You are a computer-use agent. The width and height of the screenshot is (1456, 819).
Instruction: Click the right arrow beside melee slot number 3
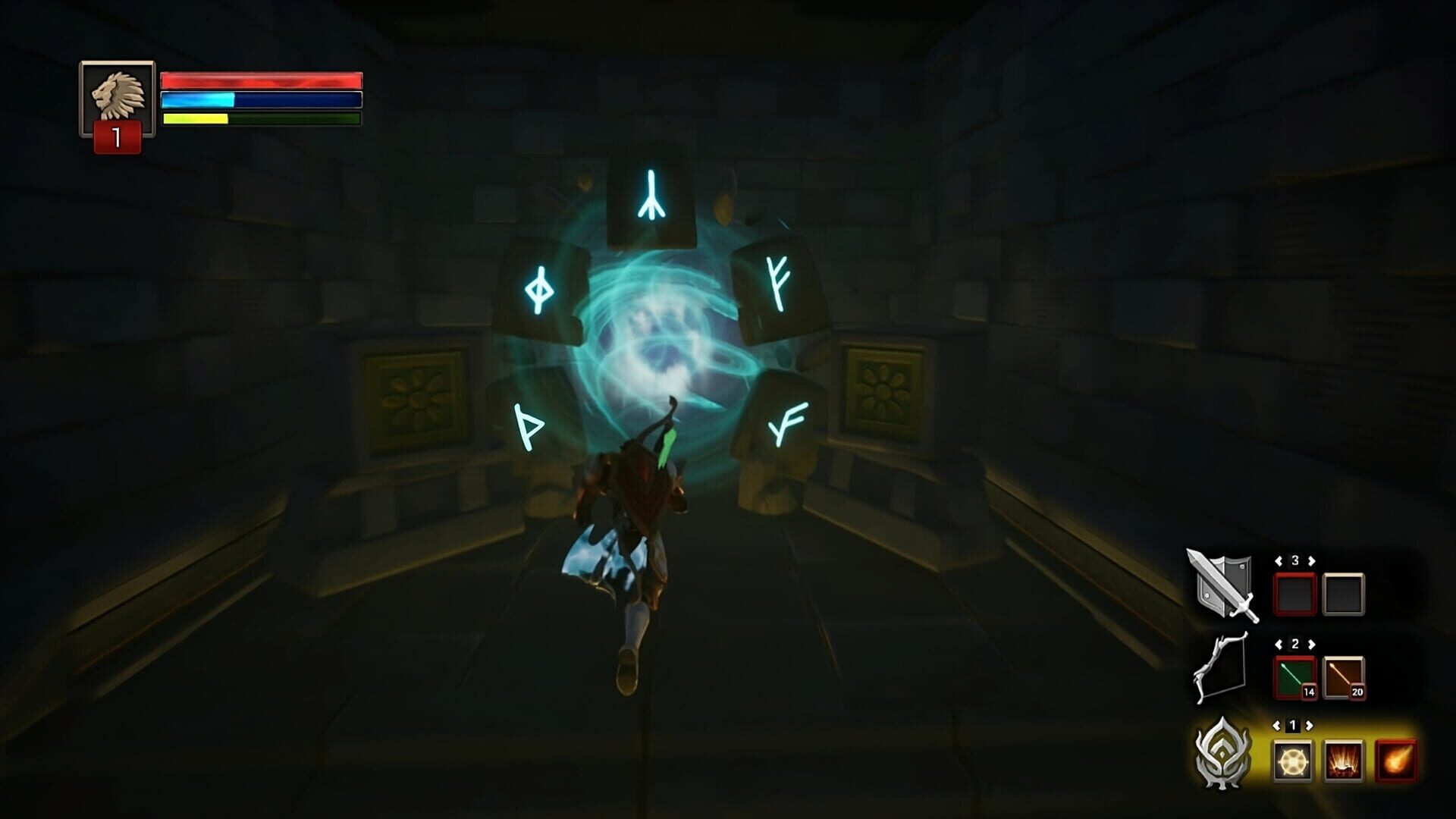click(1310, 560)
